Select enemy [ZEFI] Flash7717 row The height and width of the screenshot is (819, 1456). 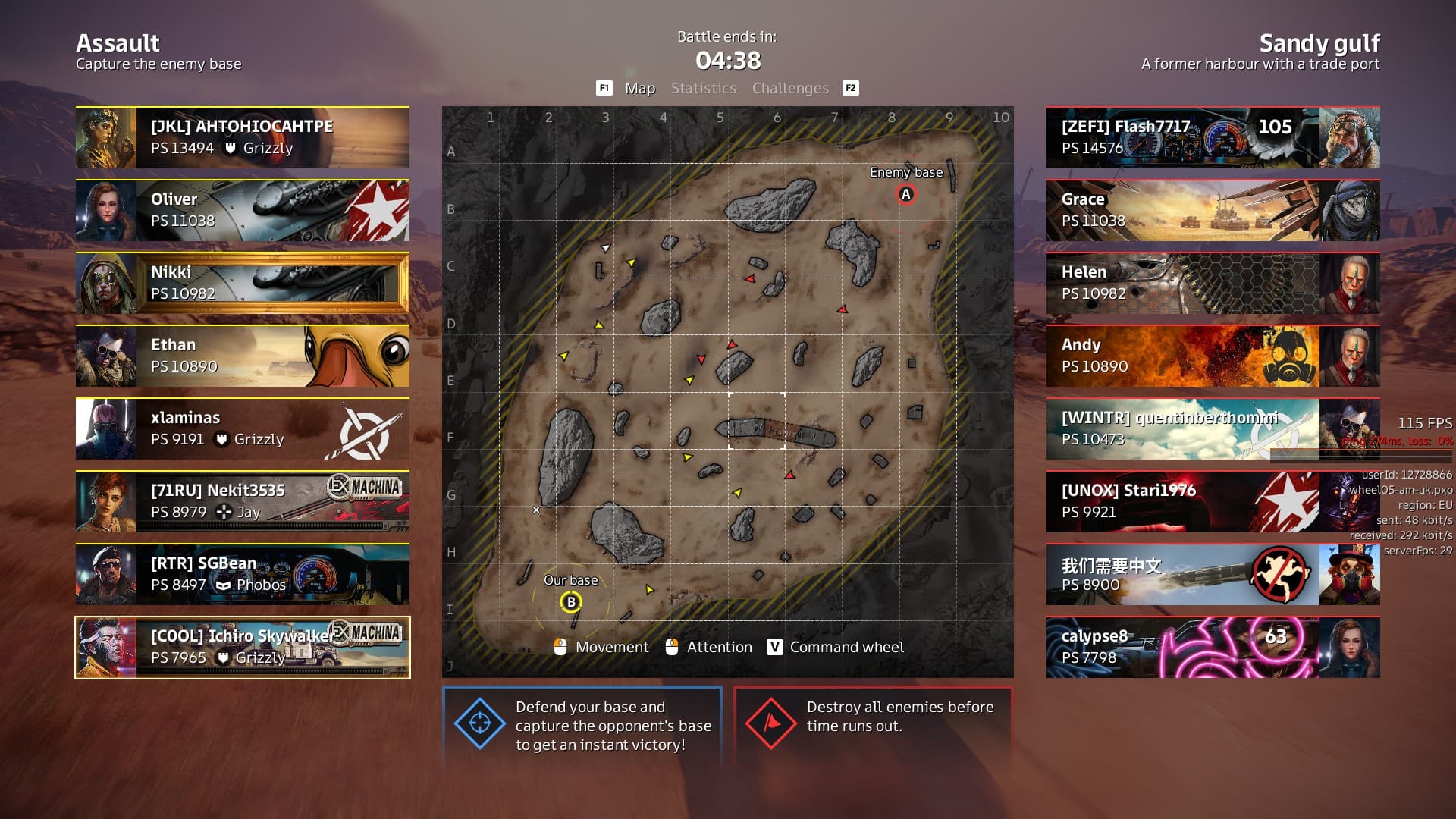coord(1213,137)
